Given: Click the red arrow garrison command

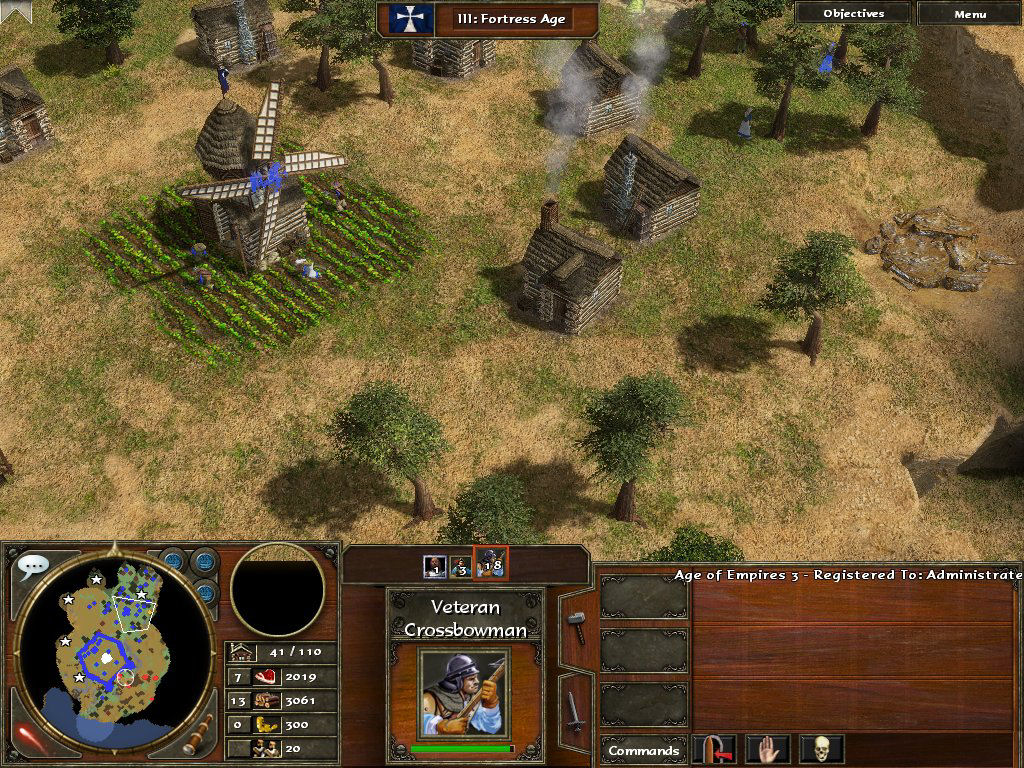Looking at the screenshot, I should point(719,749).
